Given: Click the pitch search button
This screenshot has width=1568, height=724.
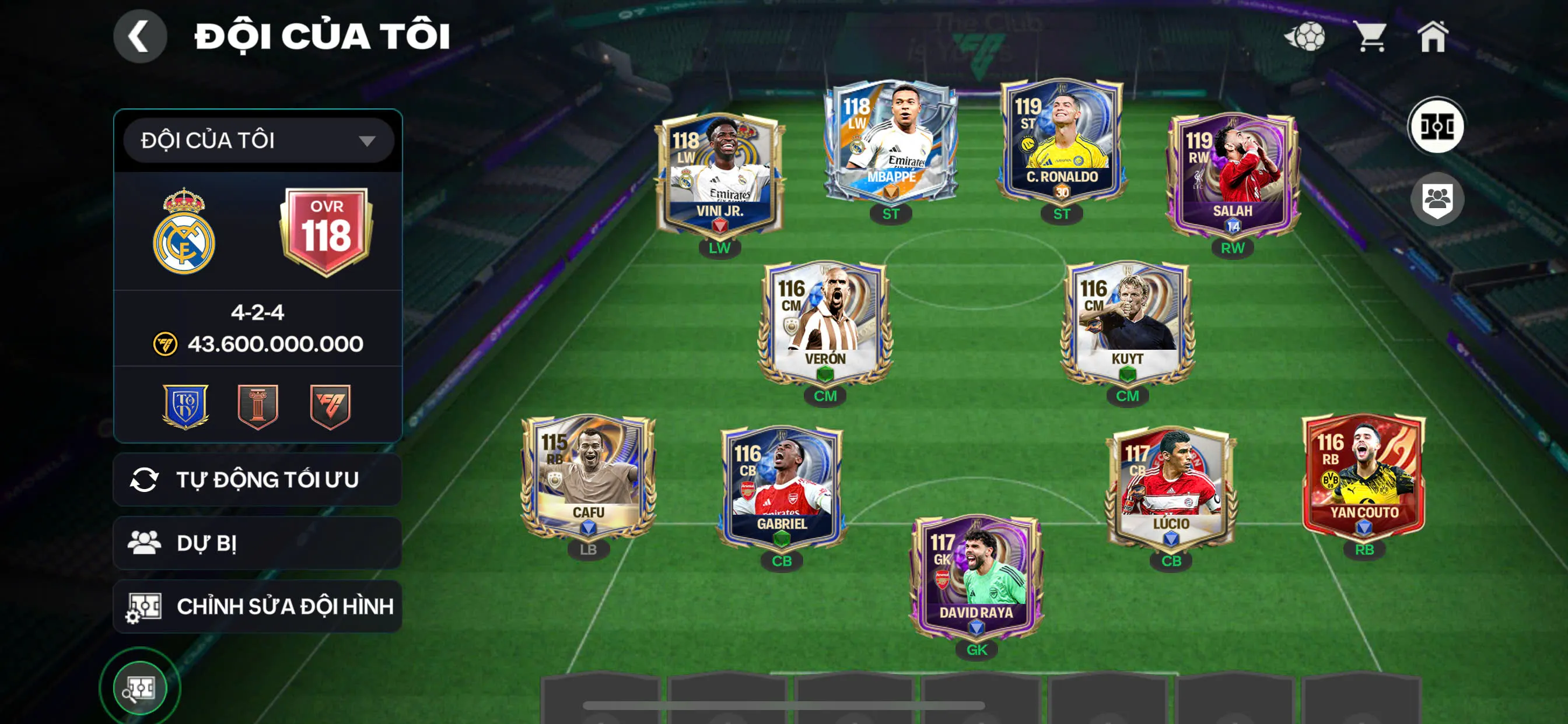Looking at the screenshot, I should coord(140,688).
